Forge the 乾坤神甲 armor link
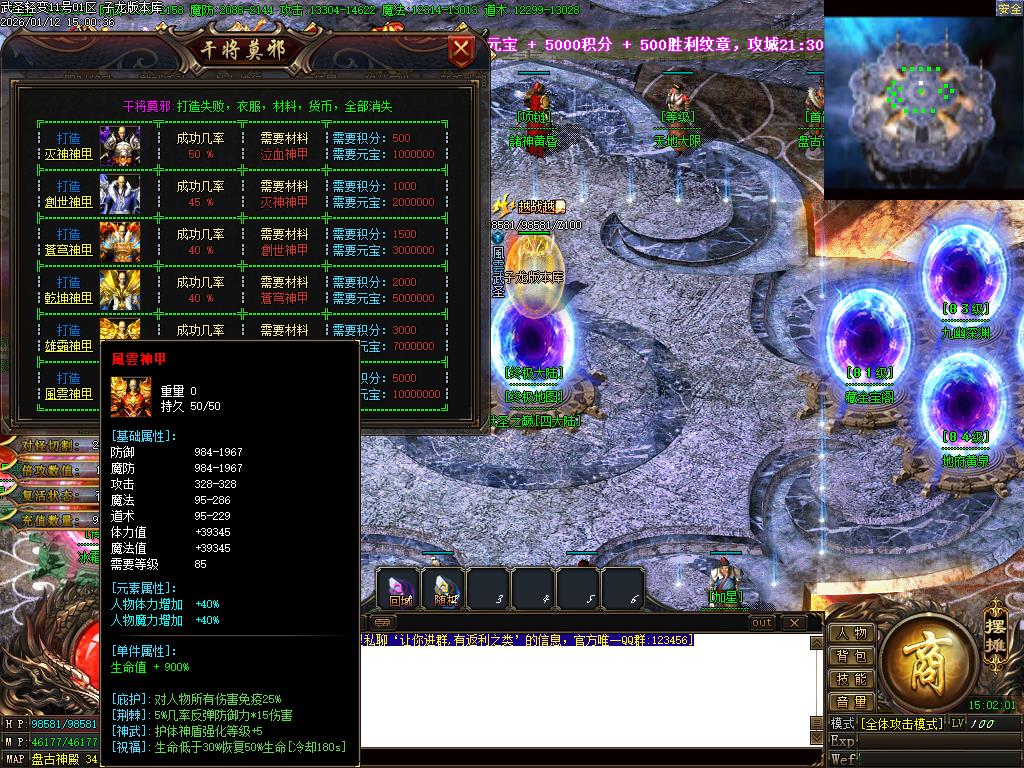 coord(68,298)
